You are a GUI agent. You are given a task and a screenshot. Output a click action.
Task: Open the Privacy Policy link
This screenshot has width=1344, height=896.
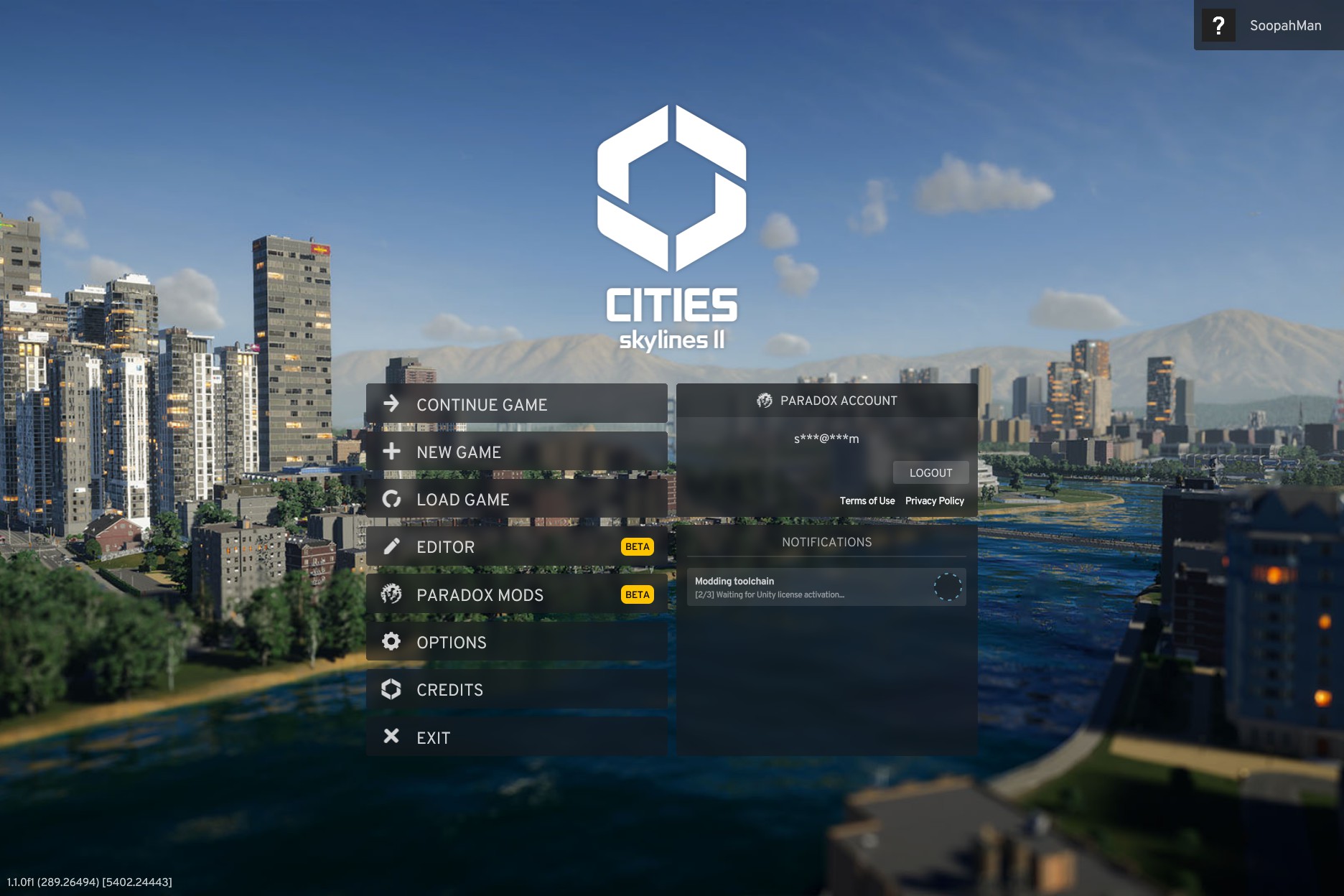(935, 500)
